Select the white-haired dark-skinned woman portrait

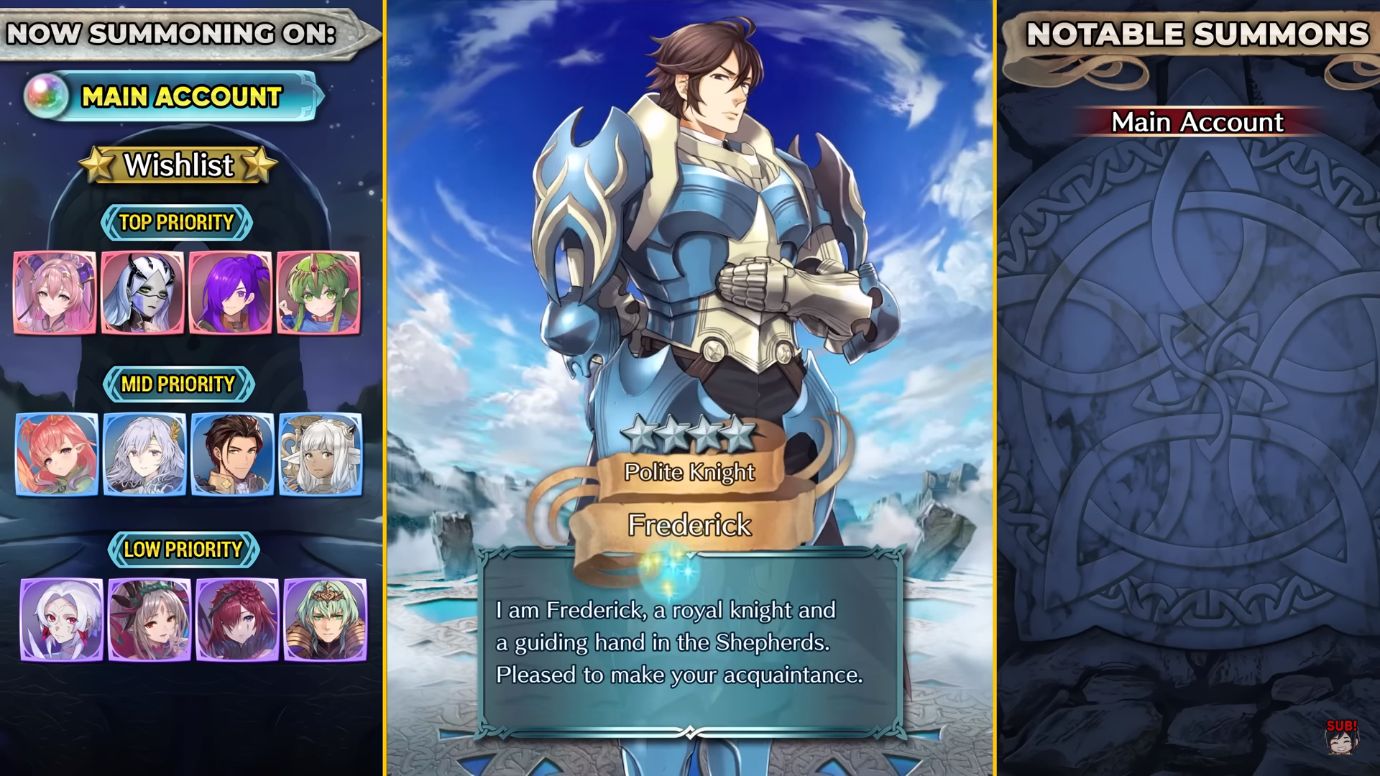(x=320, y=454)
